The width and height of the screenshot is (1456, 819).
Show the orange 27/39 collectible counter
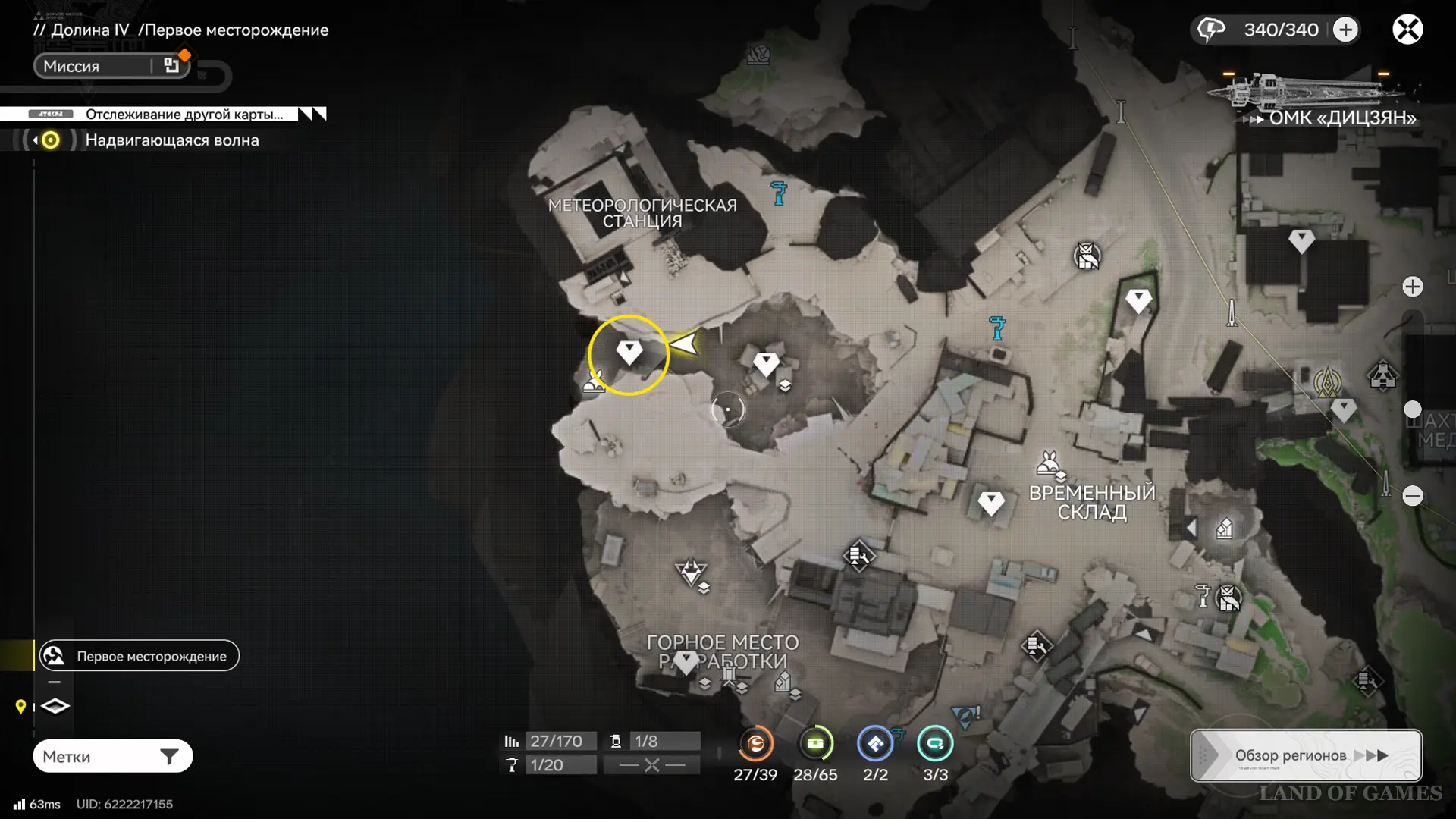[755, 744]
